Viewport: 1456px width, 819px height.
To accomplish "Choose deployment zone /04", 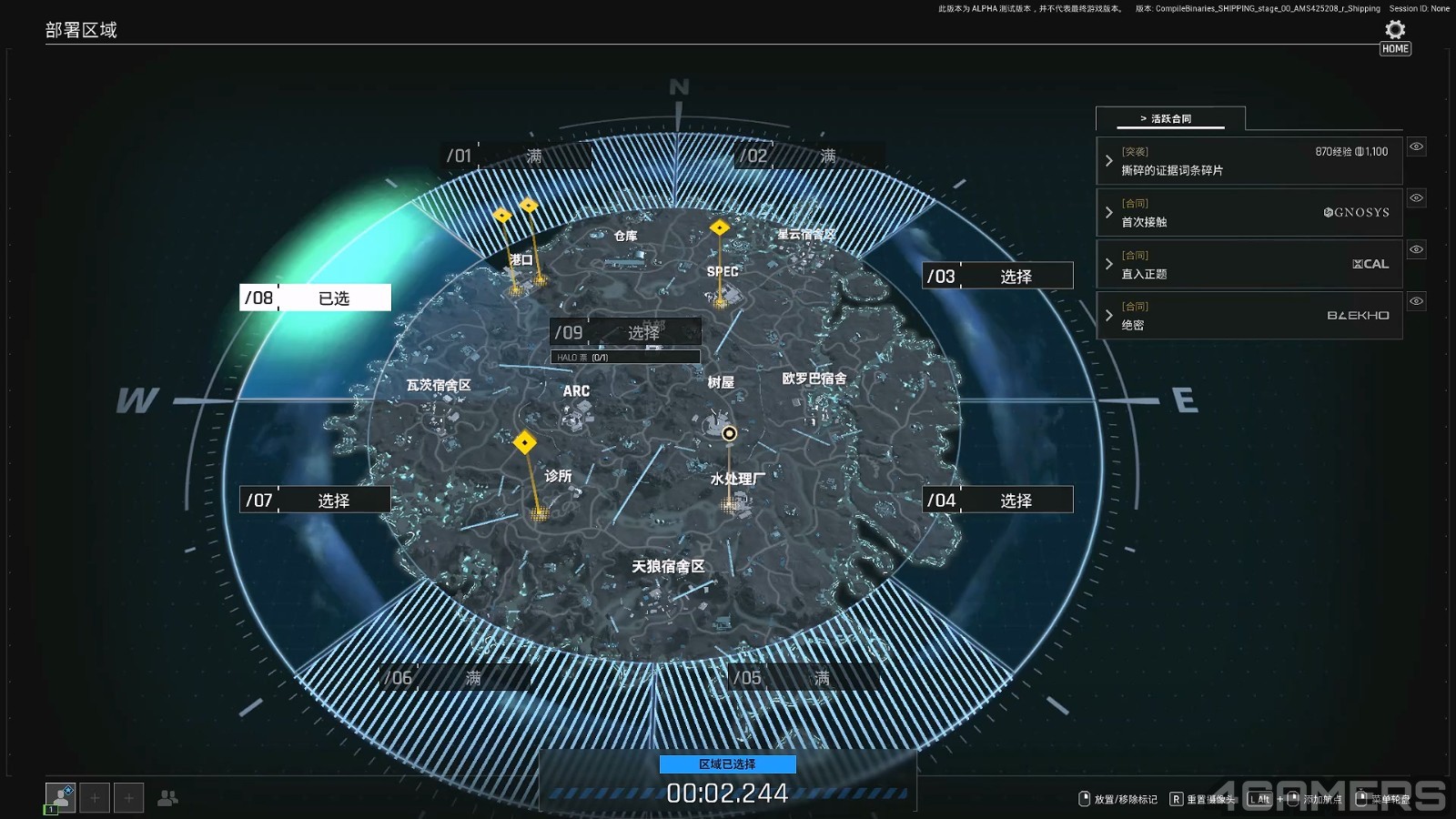I will click(997, 500).
